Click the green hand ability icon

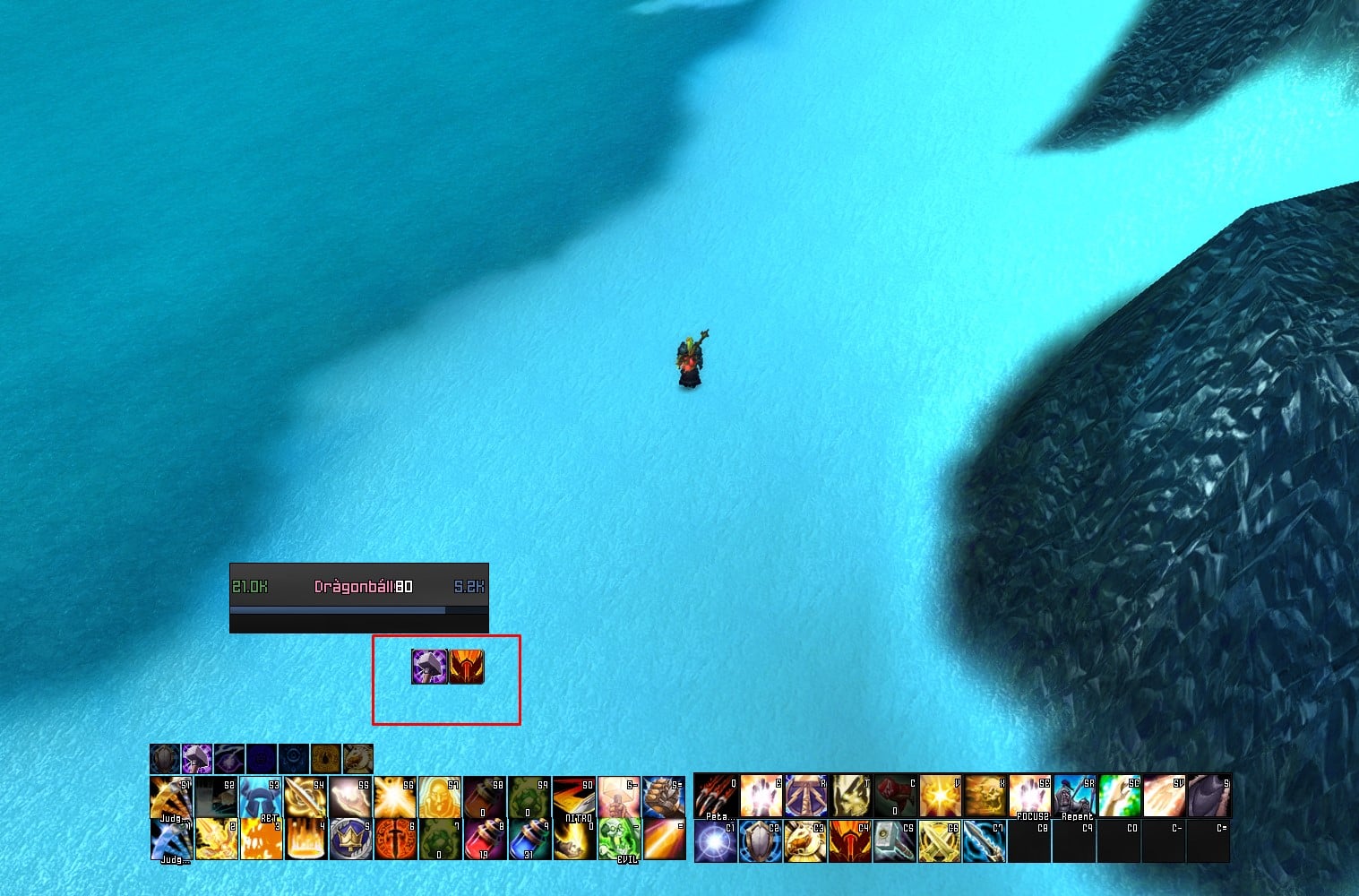click(x=1119, y=797)
